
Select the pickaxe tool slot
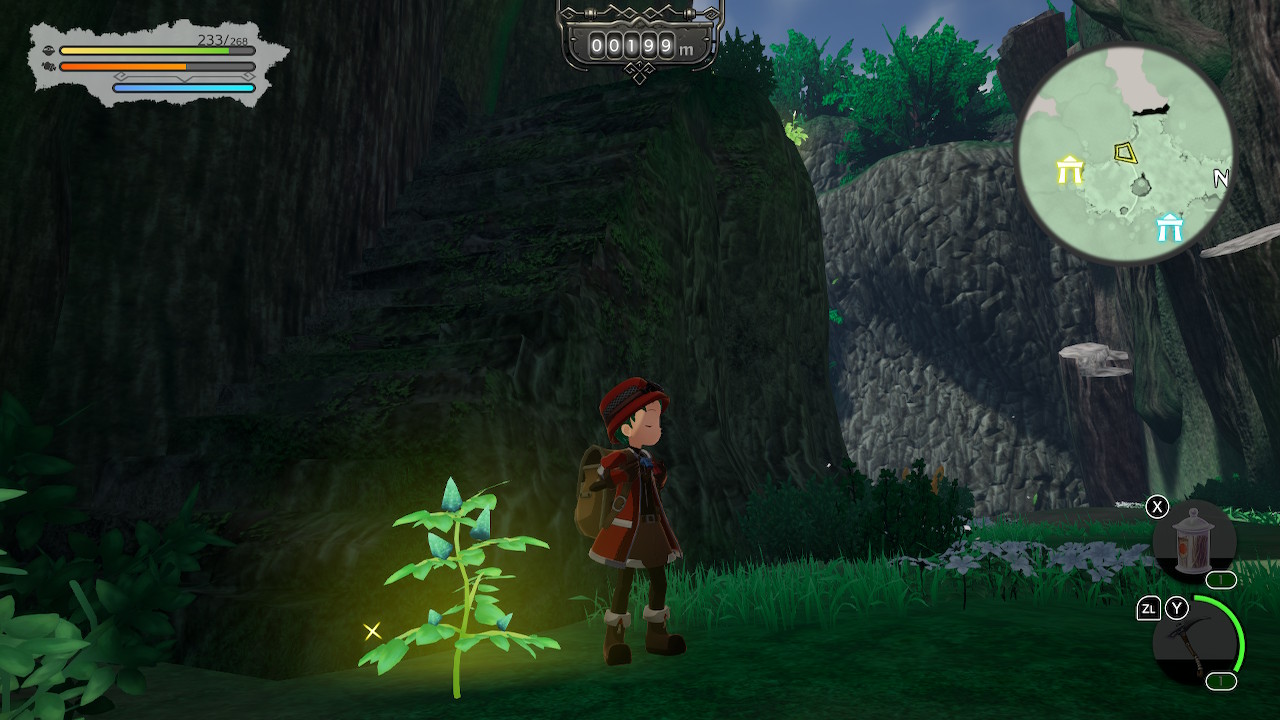point(1194,641)
